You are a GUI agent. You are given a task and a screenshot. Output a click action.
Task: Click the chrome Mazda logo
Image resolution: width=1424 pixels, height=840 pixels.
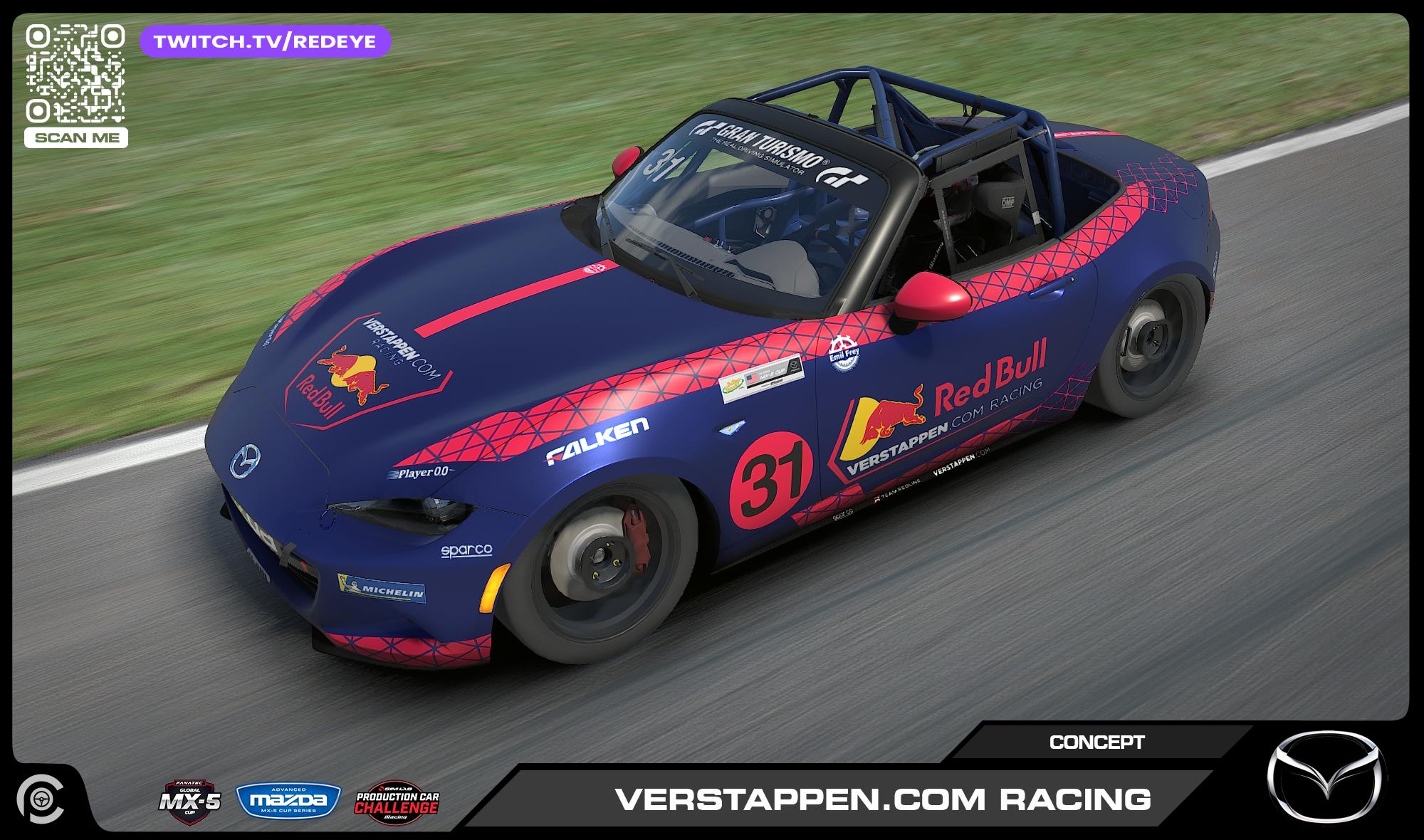(1326, 777)
